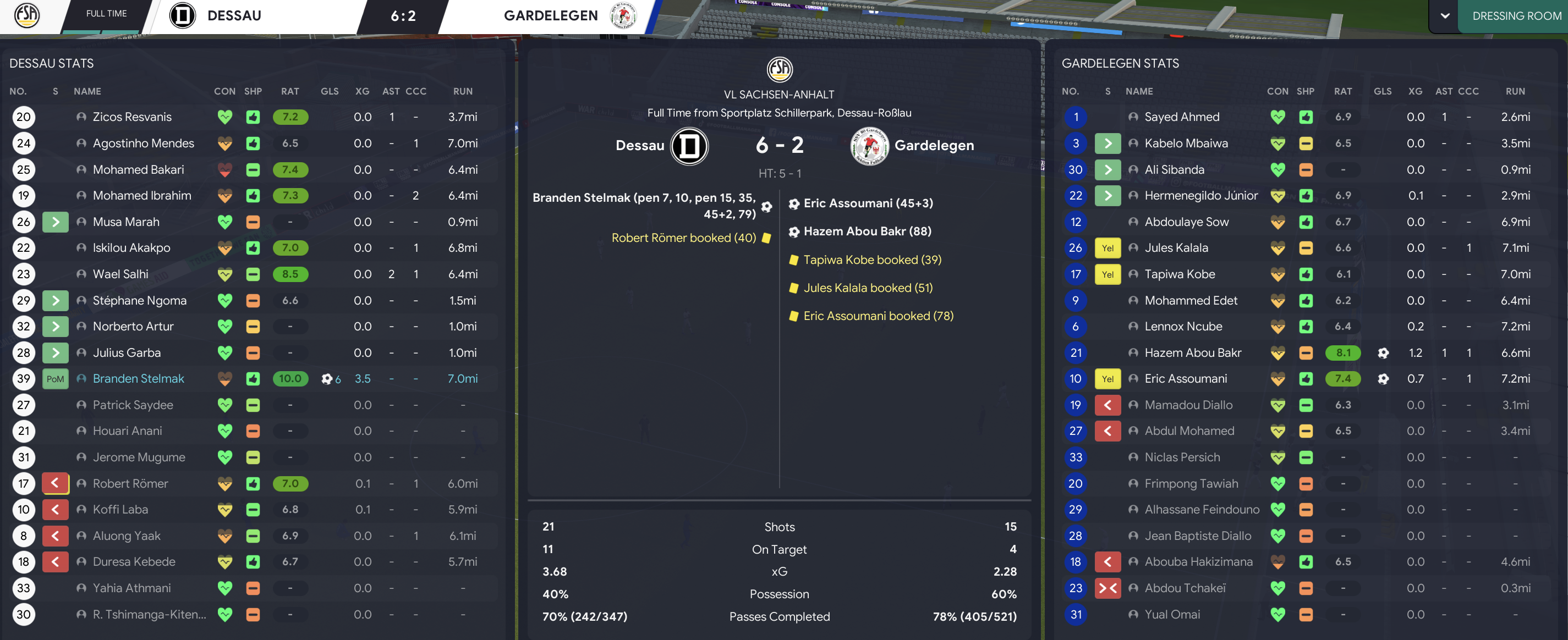Open the Dressing Room screen

tap(1516, 16)
